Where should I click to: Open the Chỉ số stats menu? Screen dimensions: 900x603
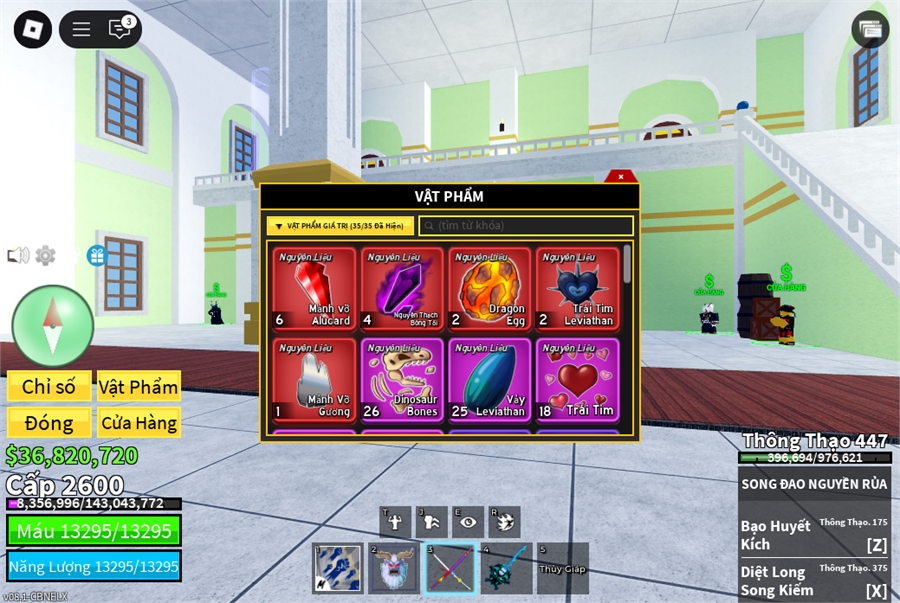[x=49, y=387]
